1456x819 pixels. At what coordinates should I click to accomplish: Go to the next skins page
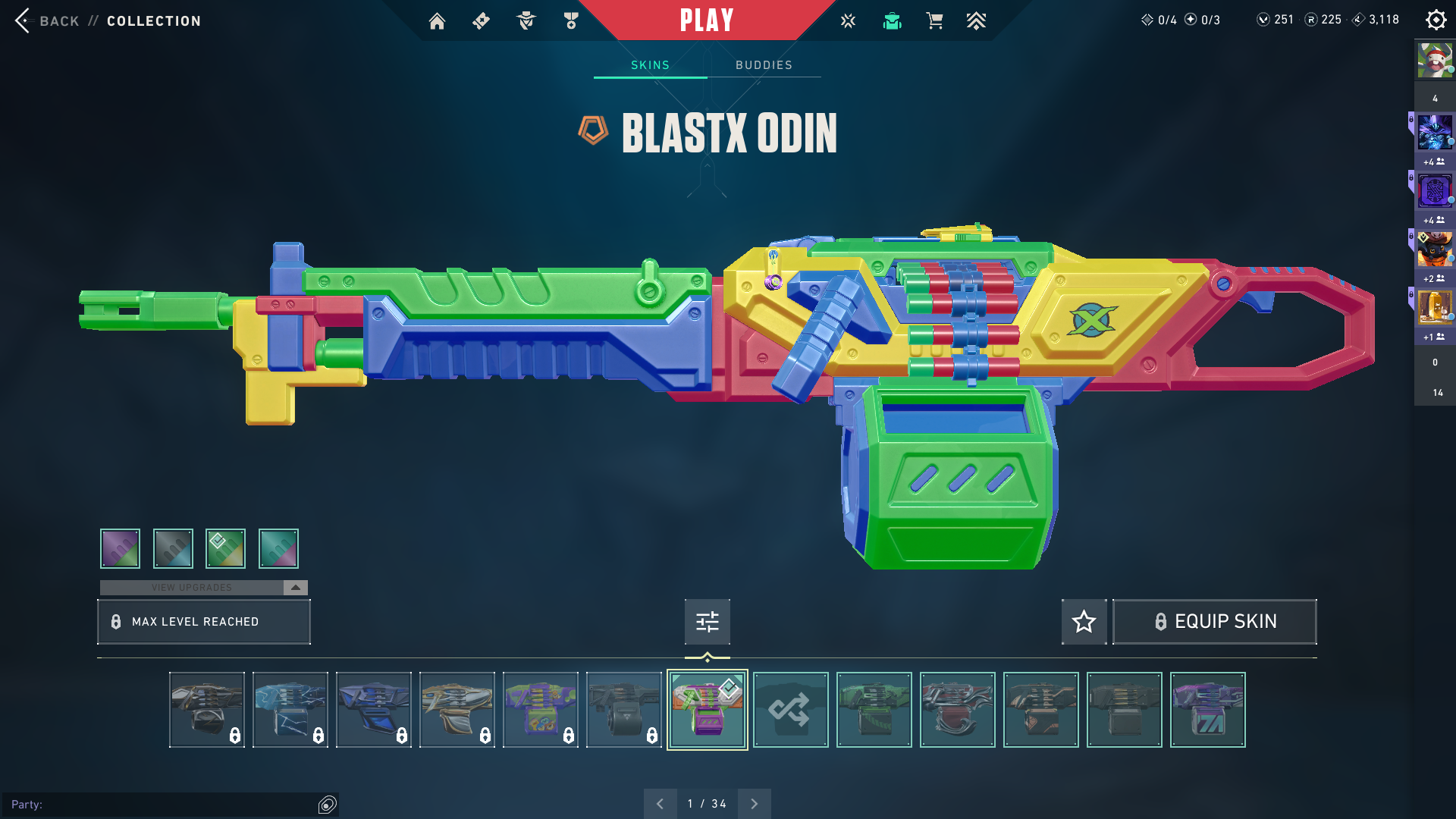tap(754, 804)
